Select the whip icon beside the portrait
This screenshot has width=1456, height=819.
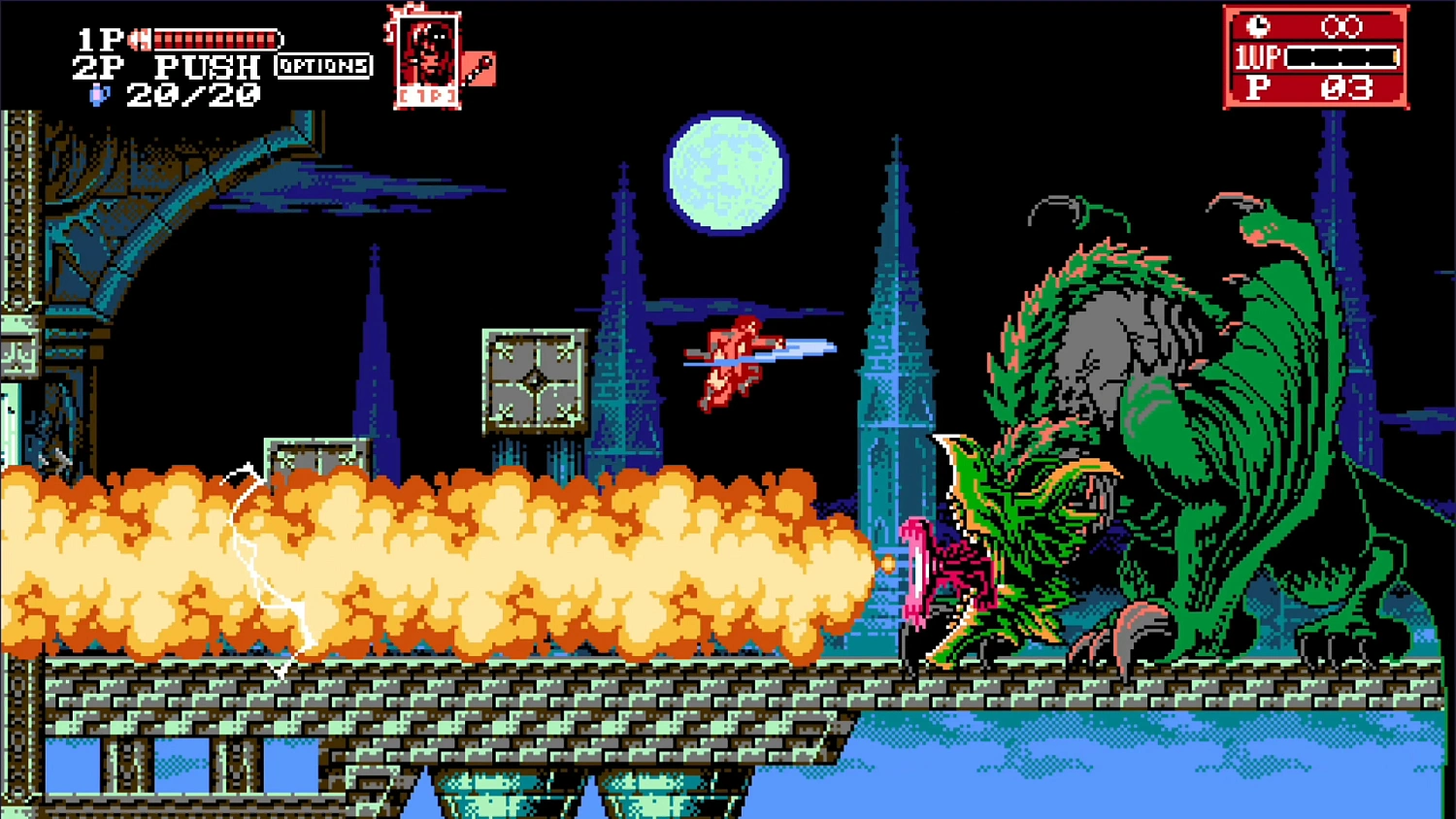478,70
